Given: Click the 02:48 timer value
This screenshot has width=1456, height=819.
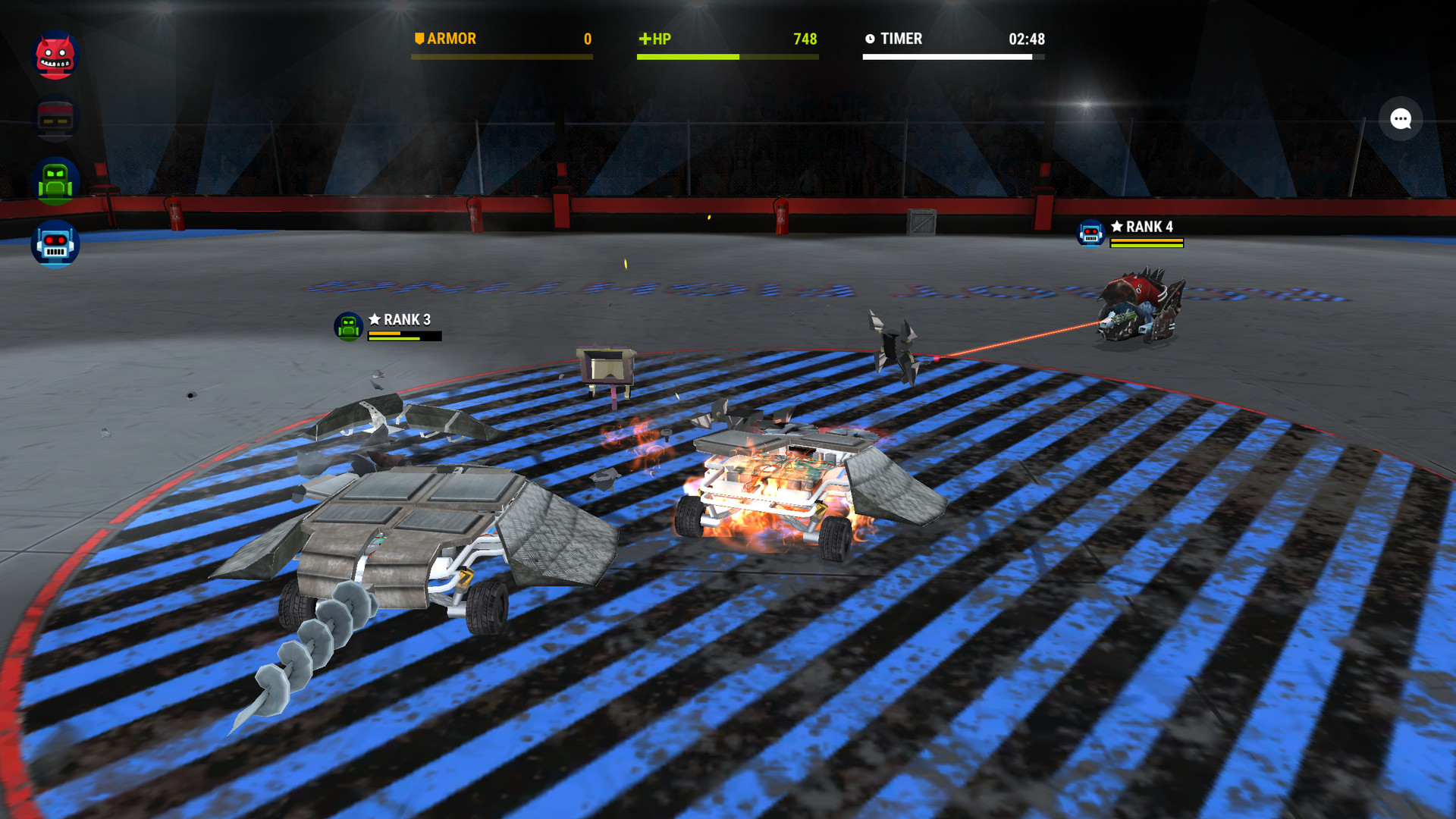Looking at the screenshot, I should point(1028,39).
